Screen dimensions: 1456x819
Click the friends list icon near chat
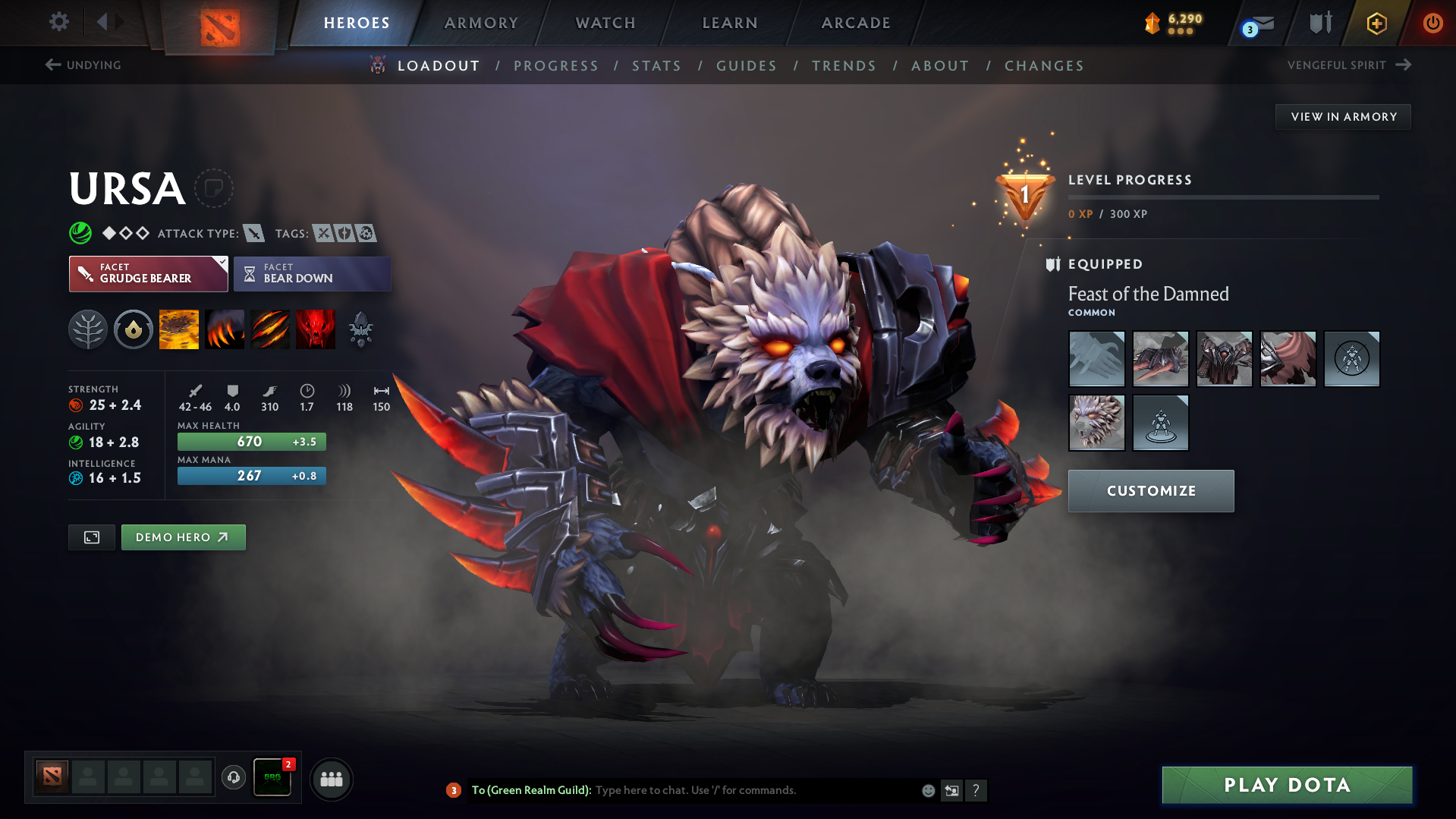pyautogui.click(x=332, y=779)
